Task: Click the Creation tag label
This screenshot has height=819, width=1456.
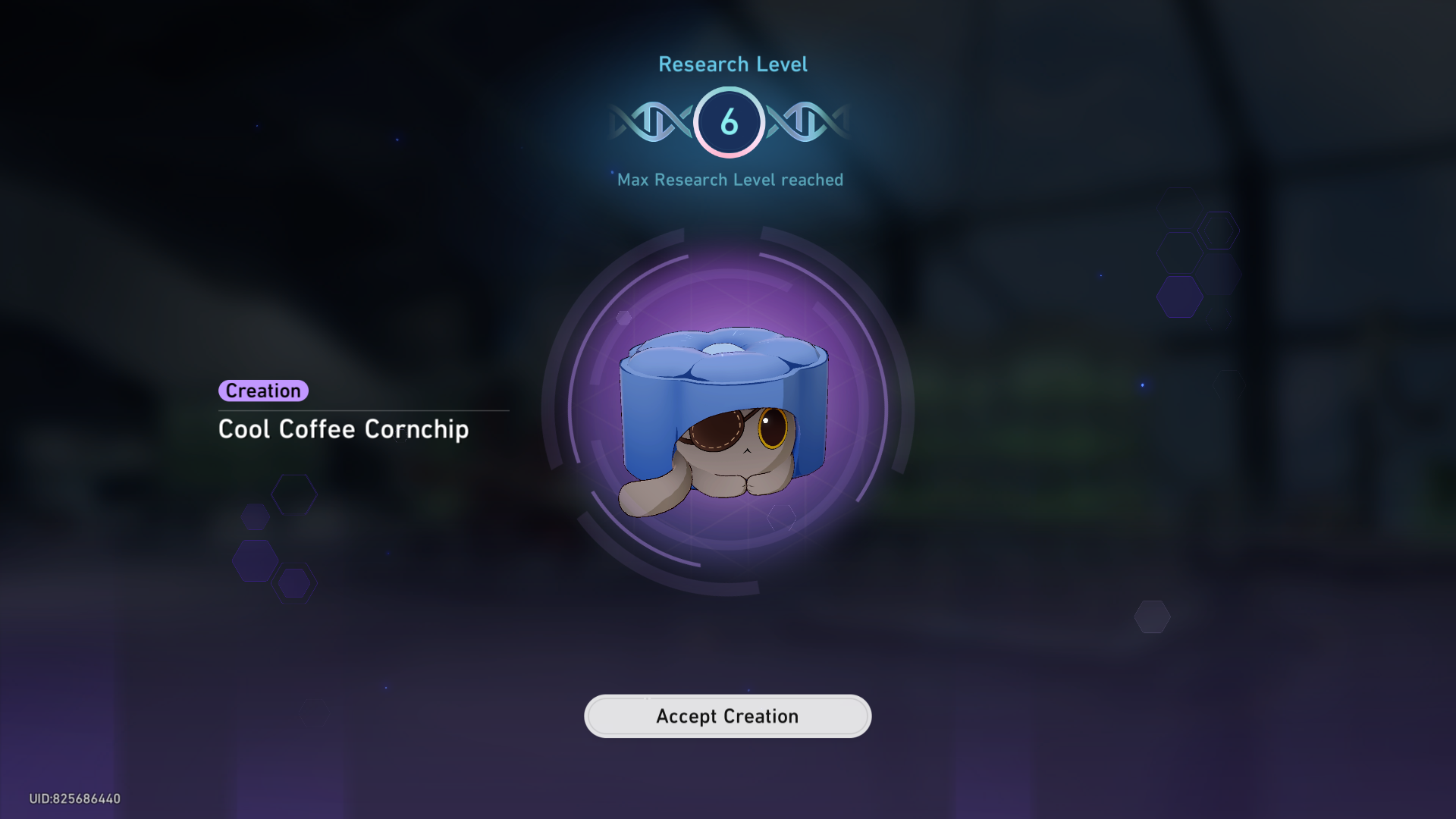Action: (263, 391)
